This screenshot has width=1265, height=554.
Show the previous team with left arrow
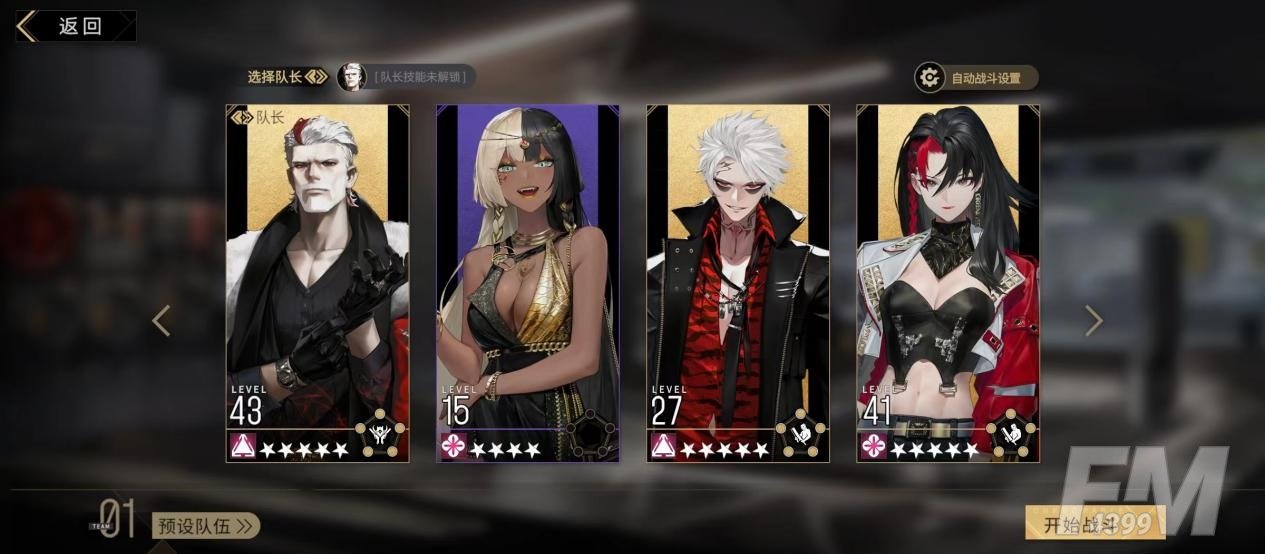pos(161,320)
